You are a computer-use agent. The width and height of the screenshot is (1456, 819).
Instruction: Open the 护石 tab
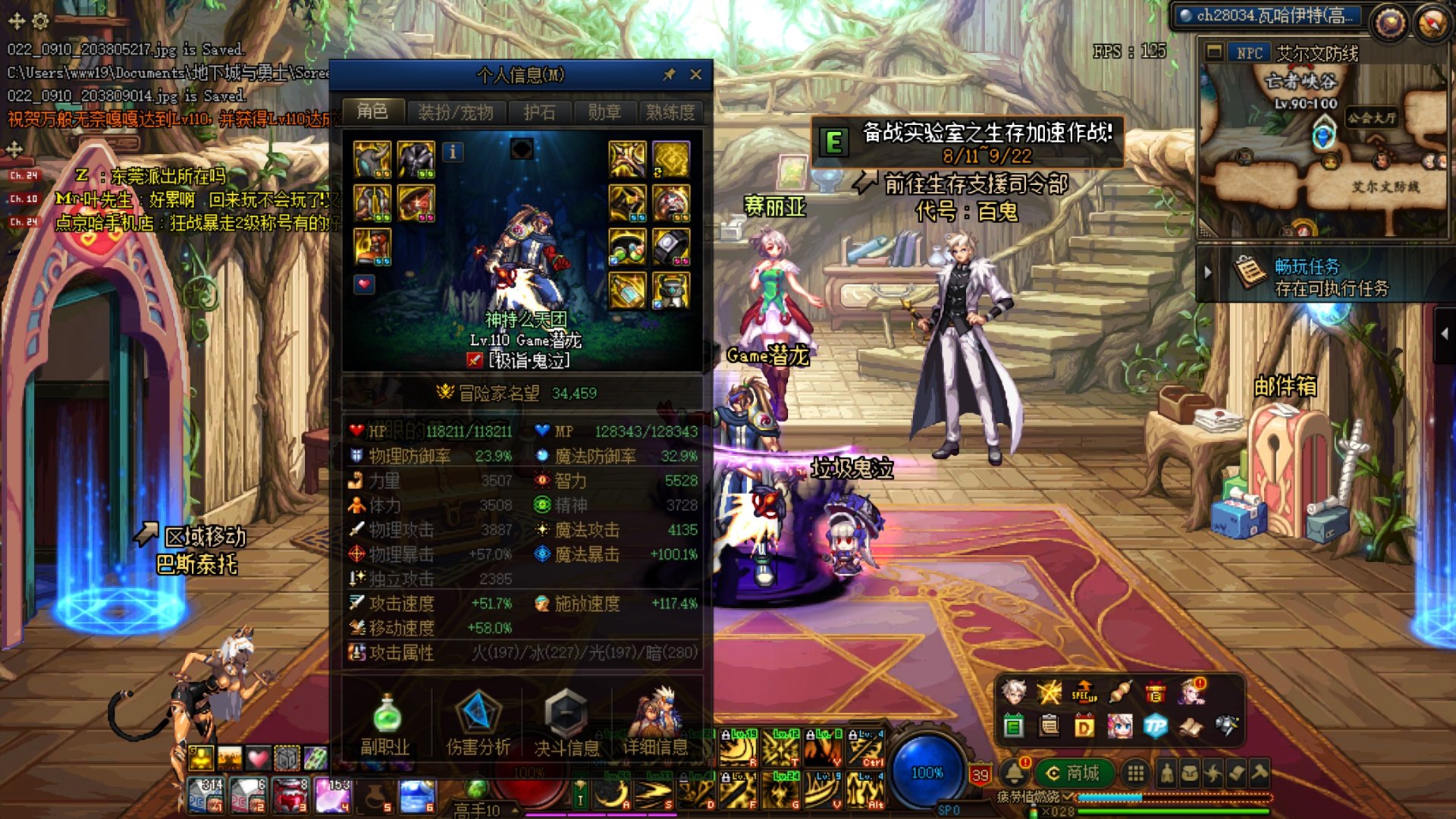point(539,112)
